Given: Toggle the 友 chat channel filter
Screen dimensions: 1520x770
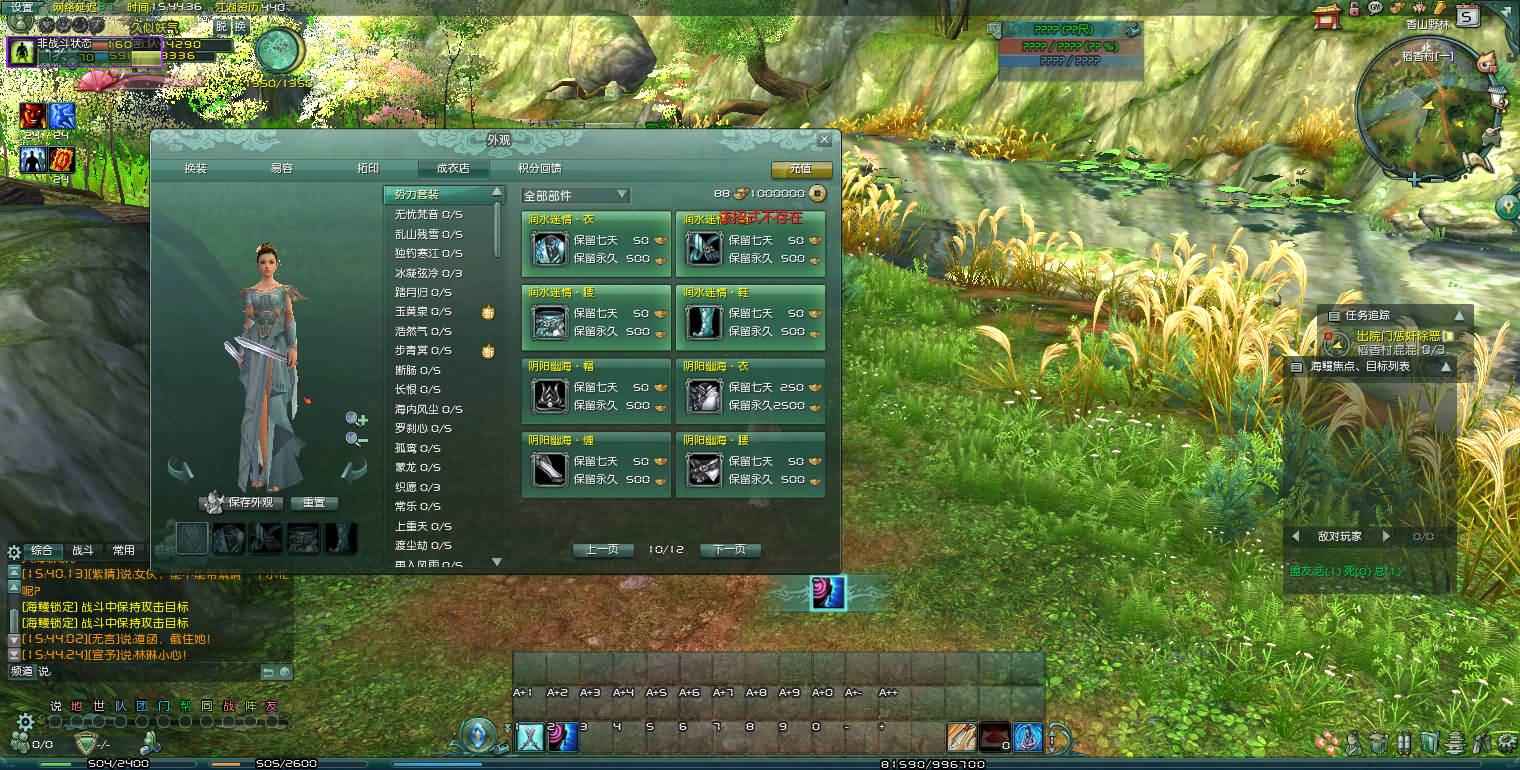Looking at the screenshot, I should pyautogui.click(x=272, y=705).
